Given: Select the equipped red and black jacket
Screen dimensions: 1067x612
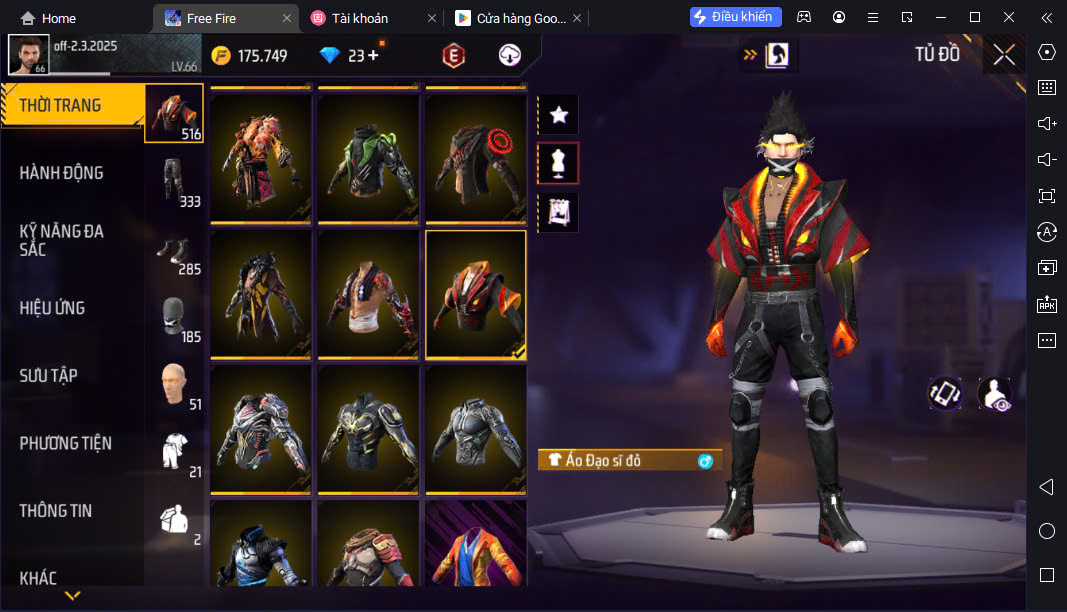Looking at the screenshot, I should (476, 295).
